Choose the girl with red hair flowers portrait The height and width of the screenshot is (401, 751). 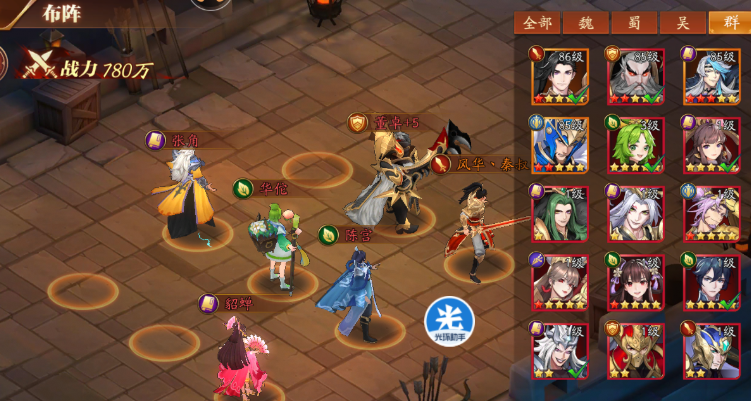coord(634,283)
